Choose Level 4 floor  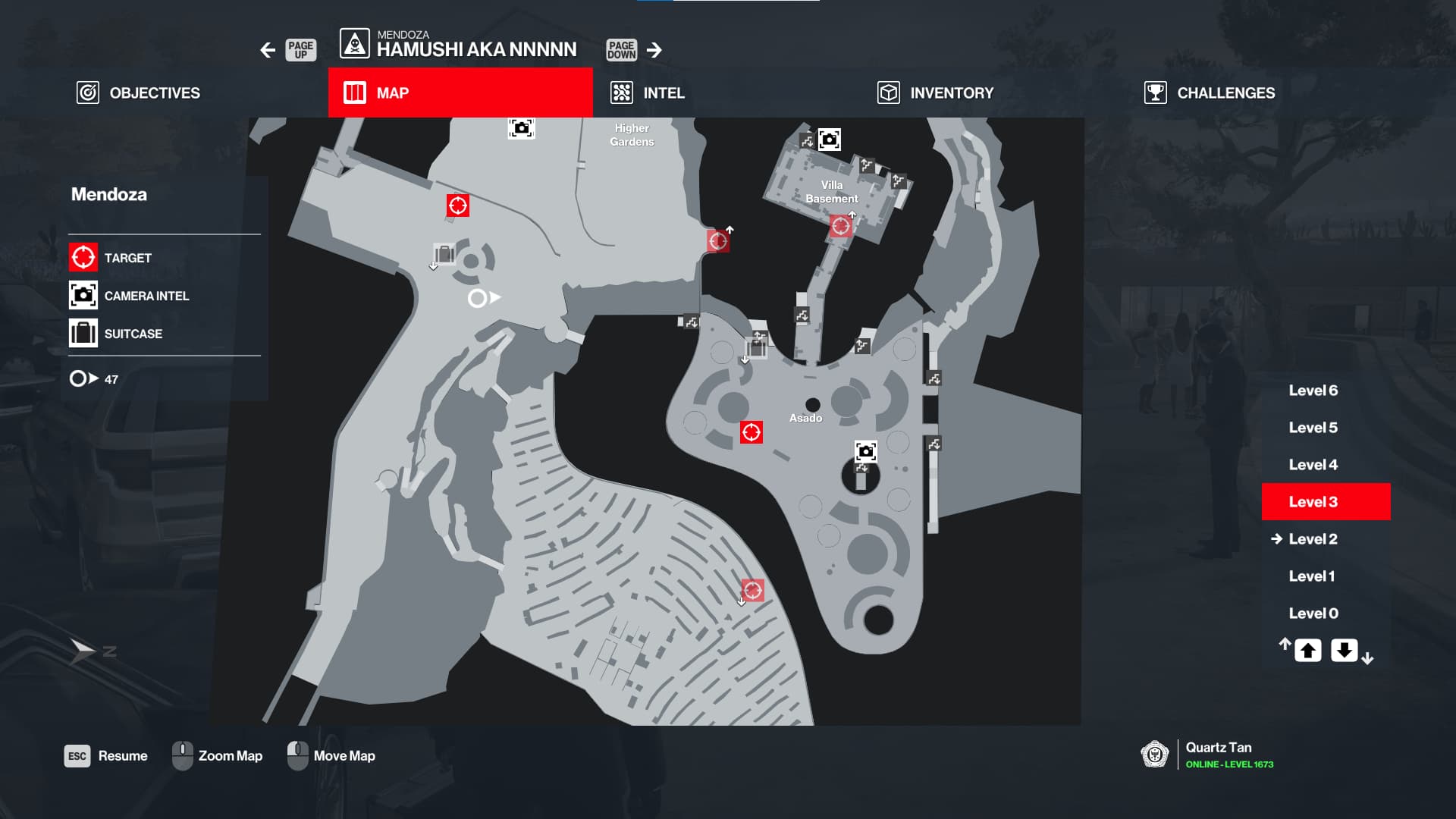coord(1313,465)
